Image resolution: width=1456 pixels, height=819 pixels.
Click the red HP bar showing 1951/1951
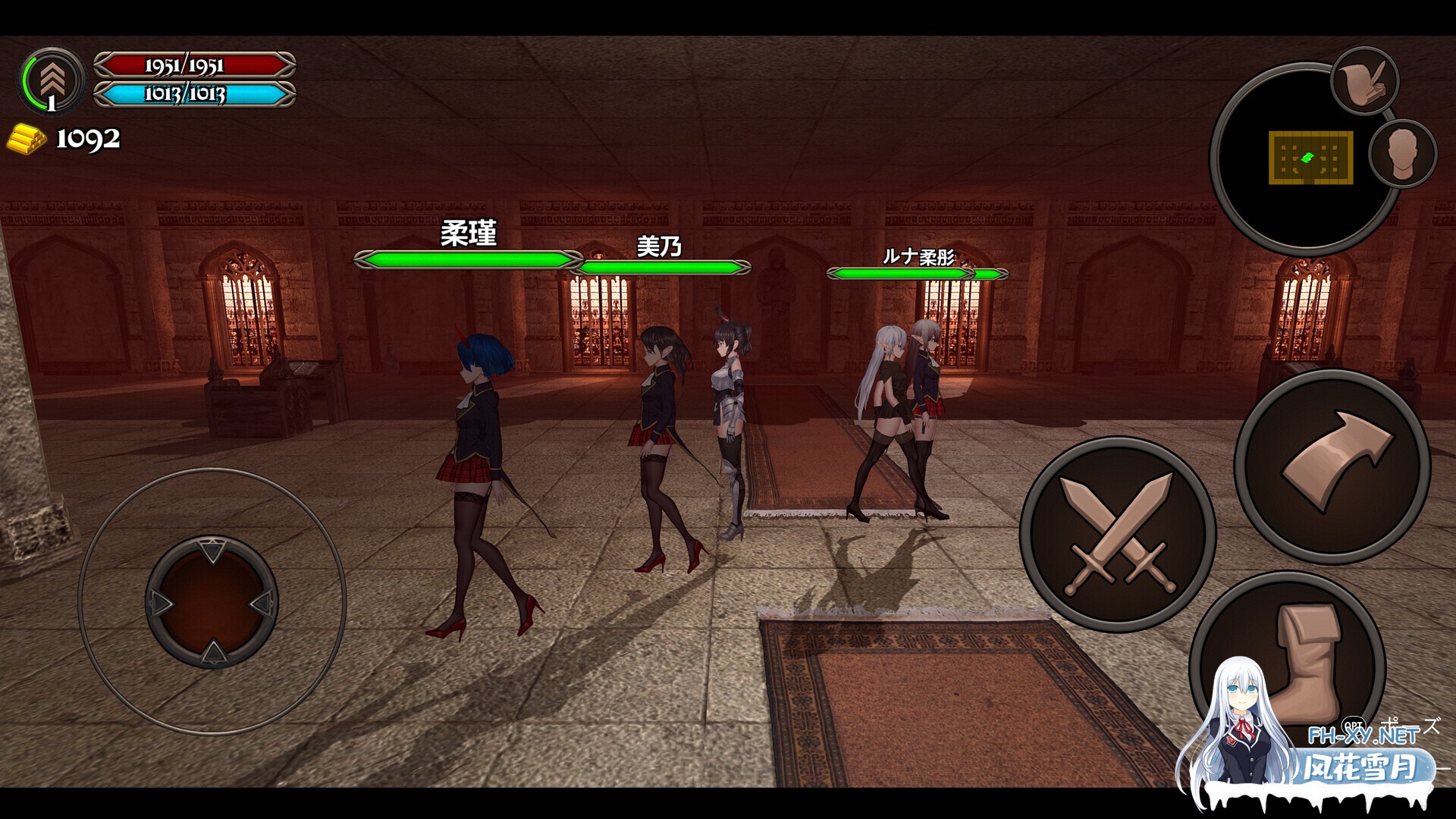tap(193, 67)
